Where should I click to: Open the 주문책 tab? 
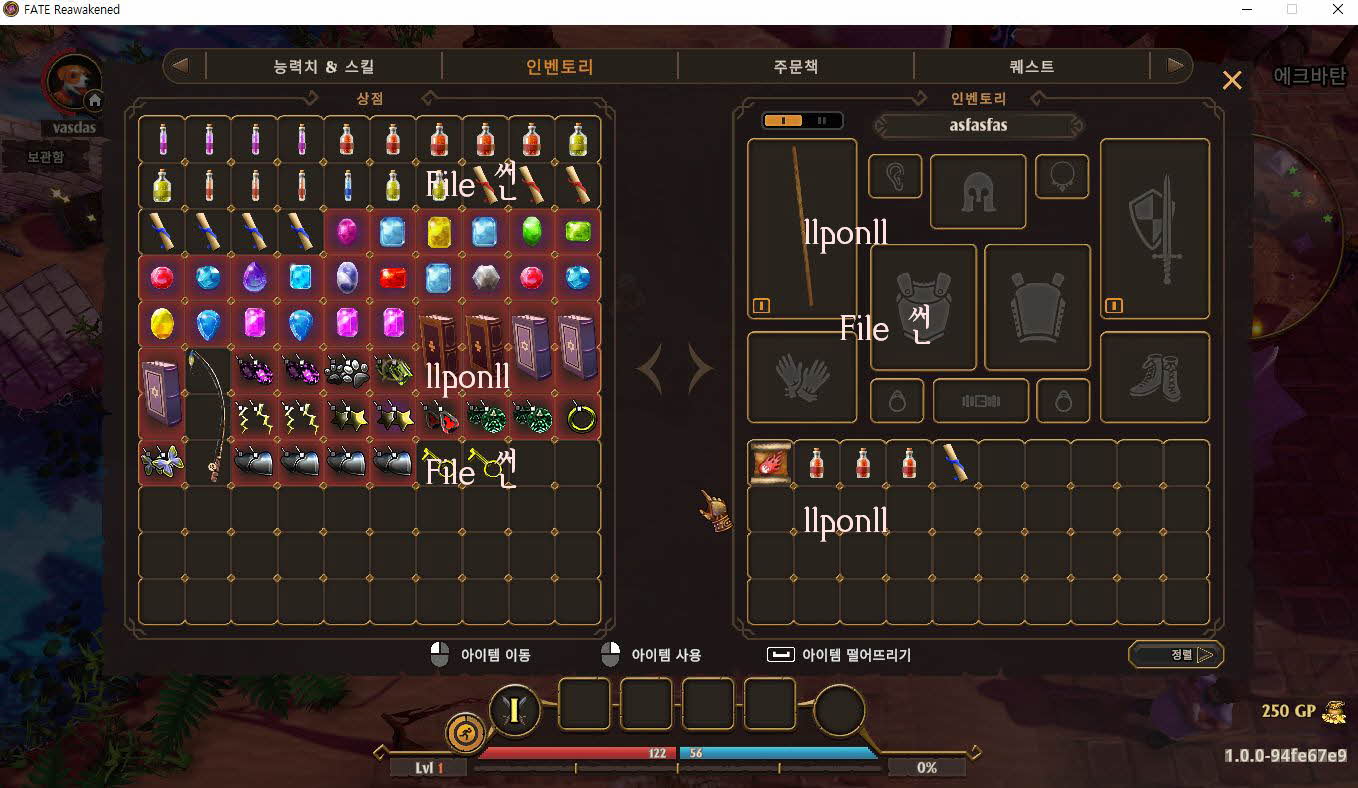tap(795, 67)
